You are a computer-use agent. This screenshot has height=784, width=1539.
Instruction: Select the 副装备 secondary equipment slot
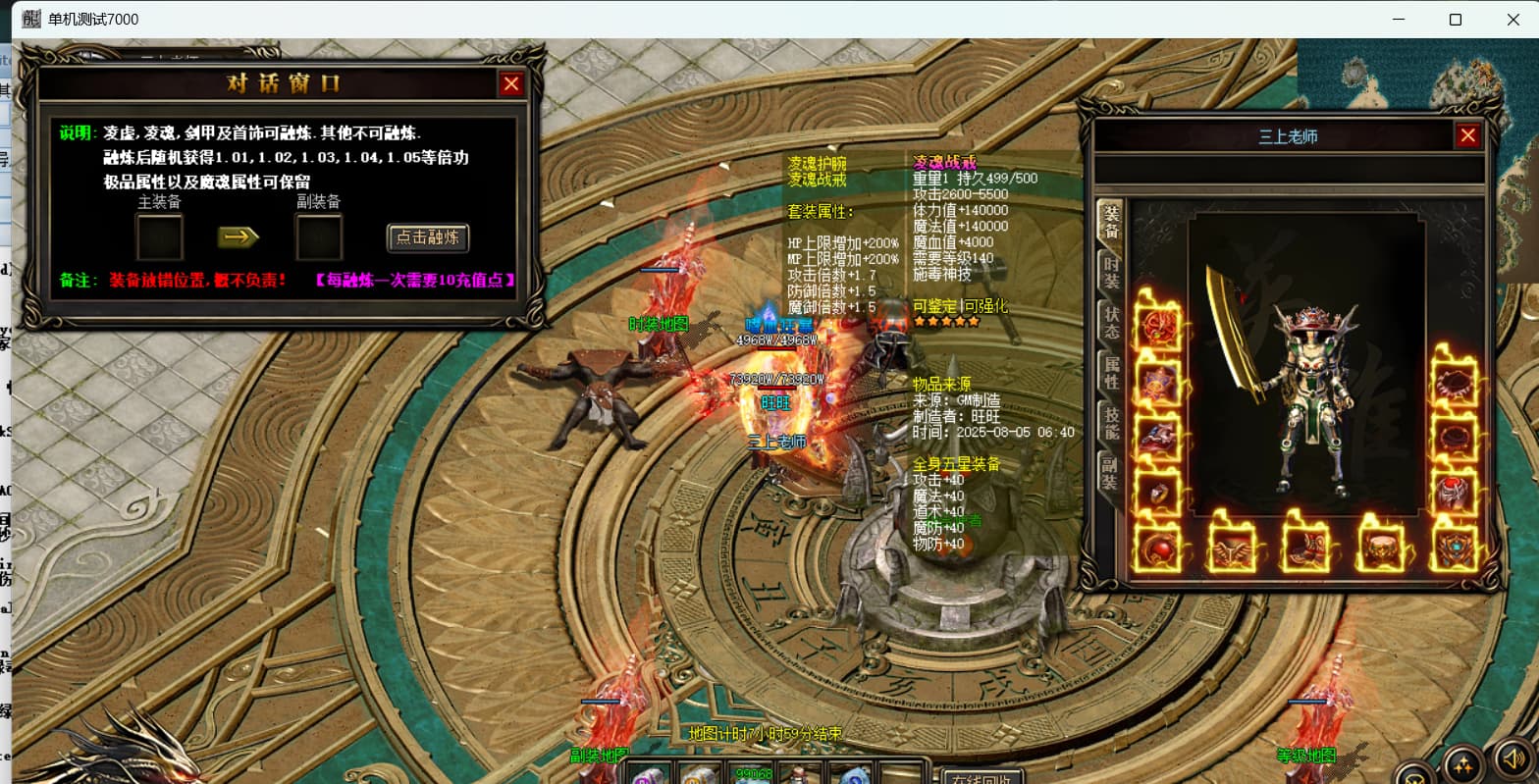319,237
